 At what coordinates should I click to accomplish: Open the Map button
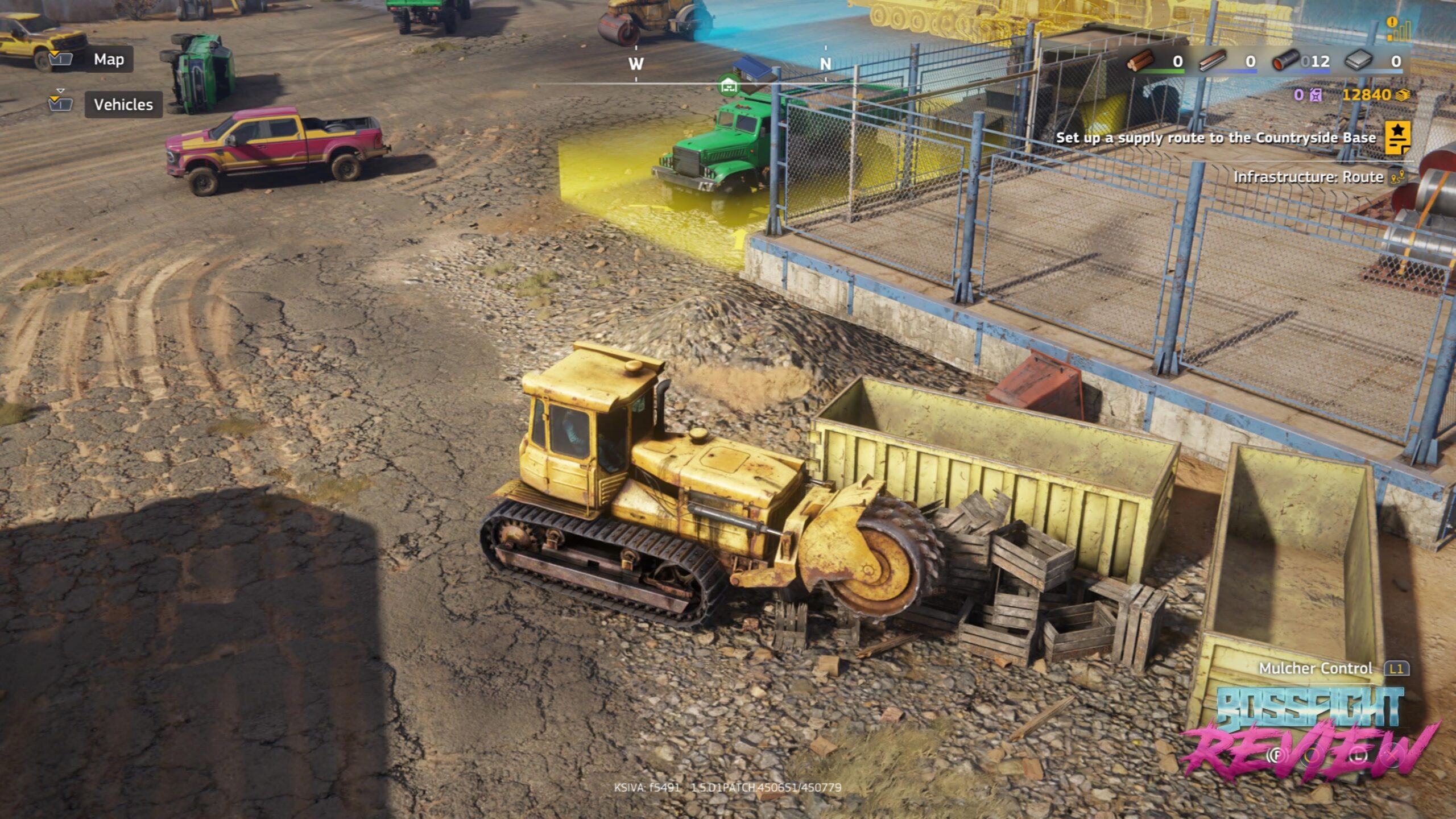[109, 59]
